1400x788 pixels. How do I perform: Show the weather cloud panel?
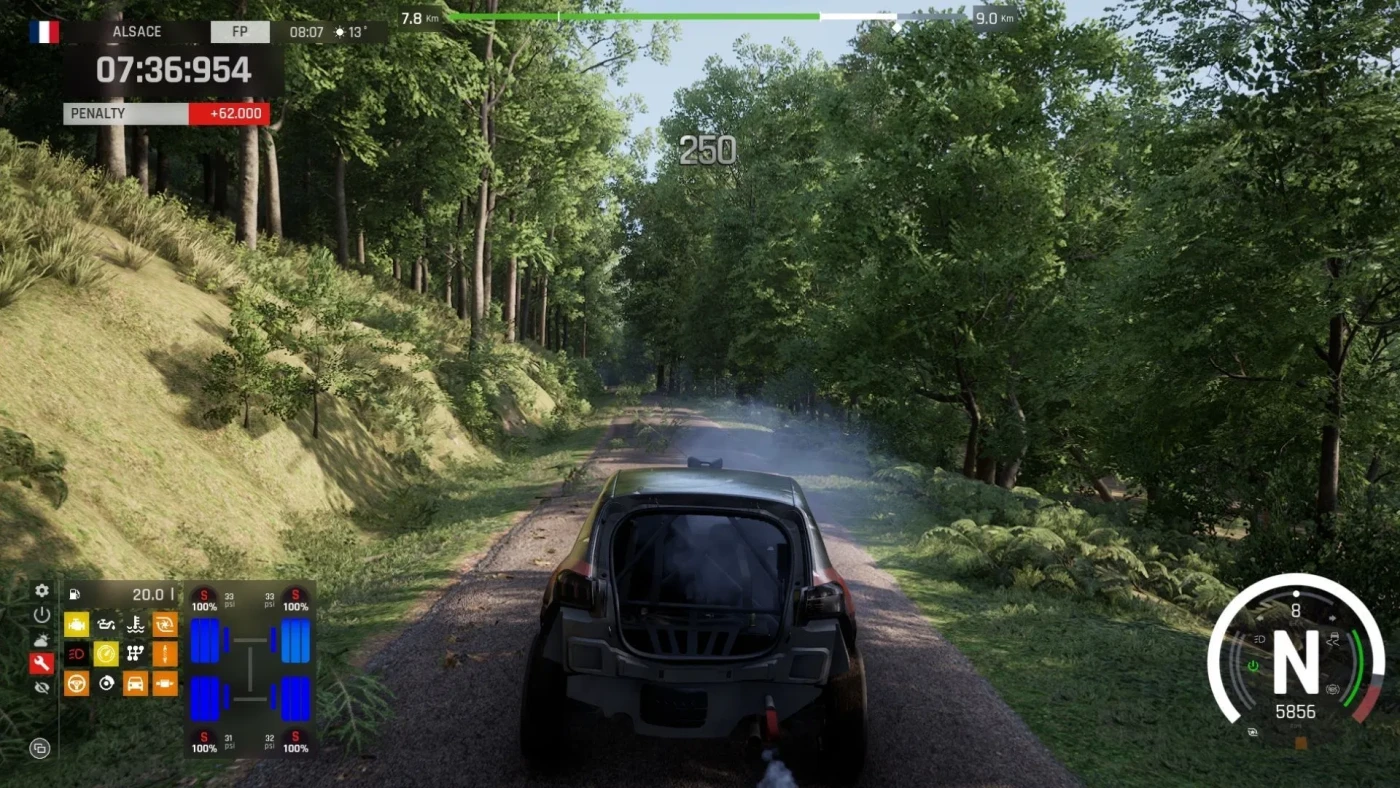[42, 639]
